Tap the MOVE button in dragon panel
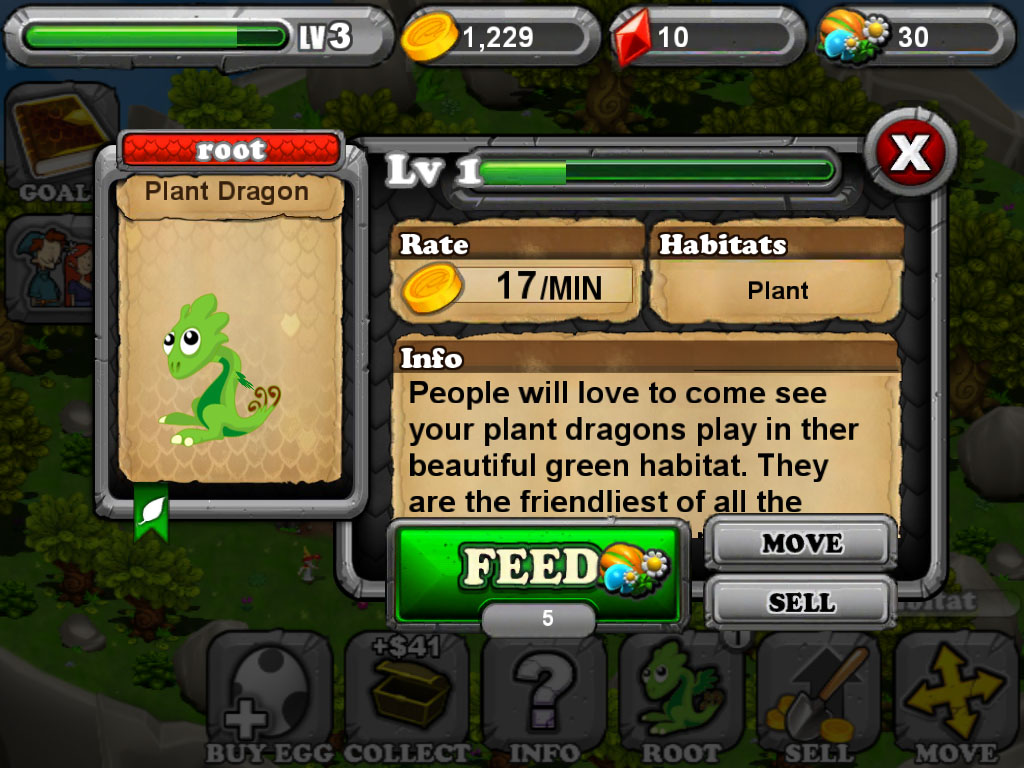 tap(802, 544)
